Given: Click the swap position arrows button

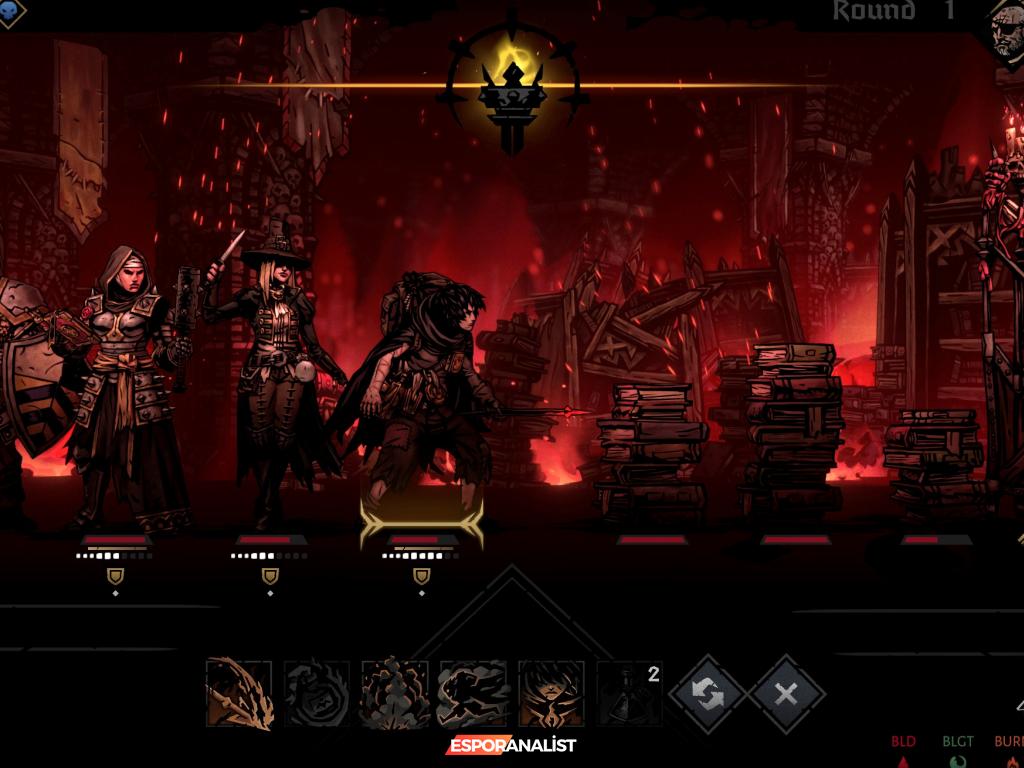Looking at the screenshot, I should [x=709, y=694].
